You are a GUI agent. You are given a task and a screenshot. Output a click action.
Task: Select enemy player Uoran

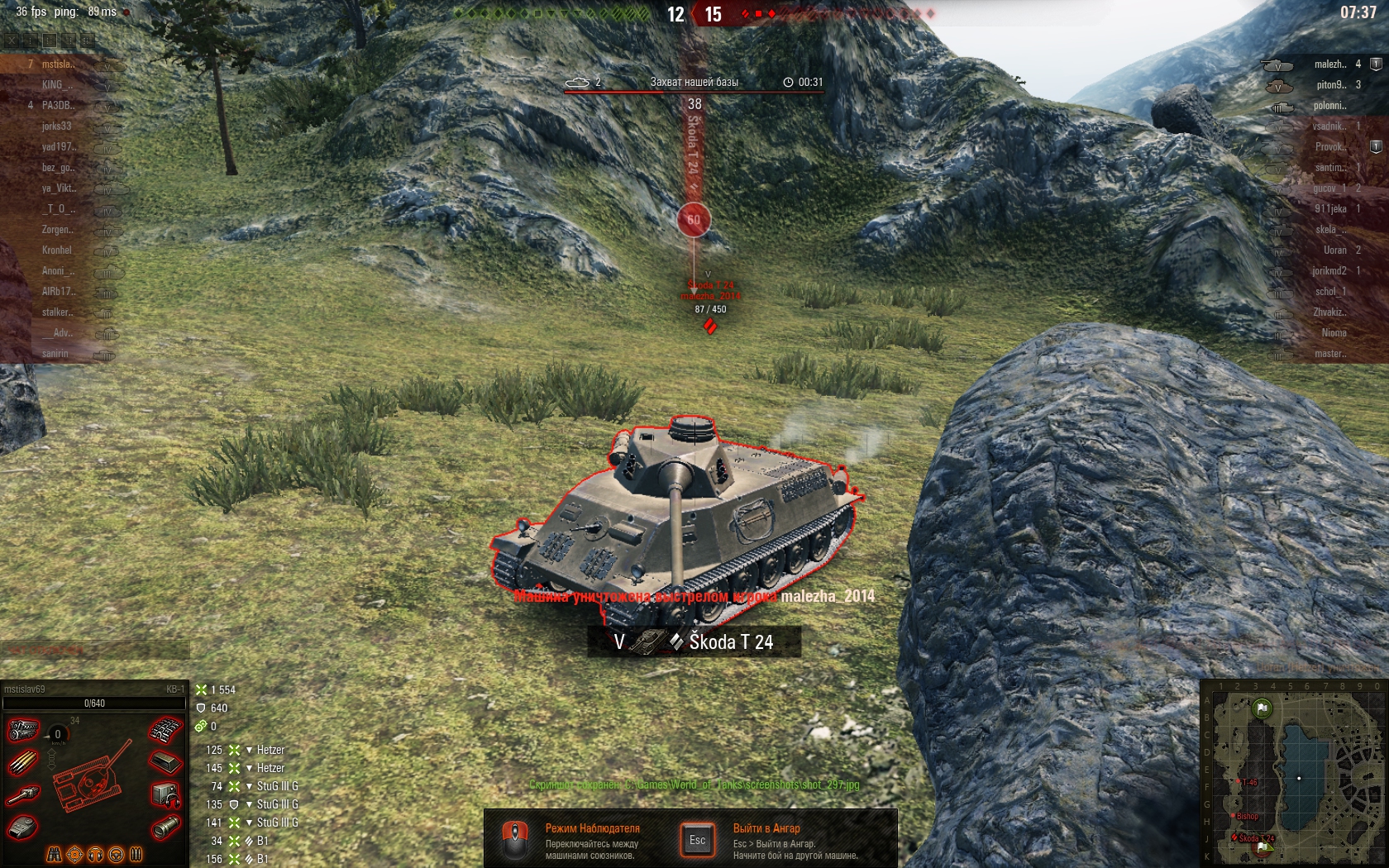point(1334,250)
